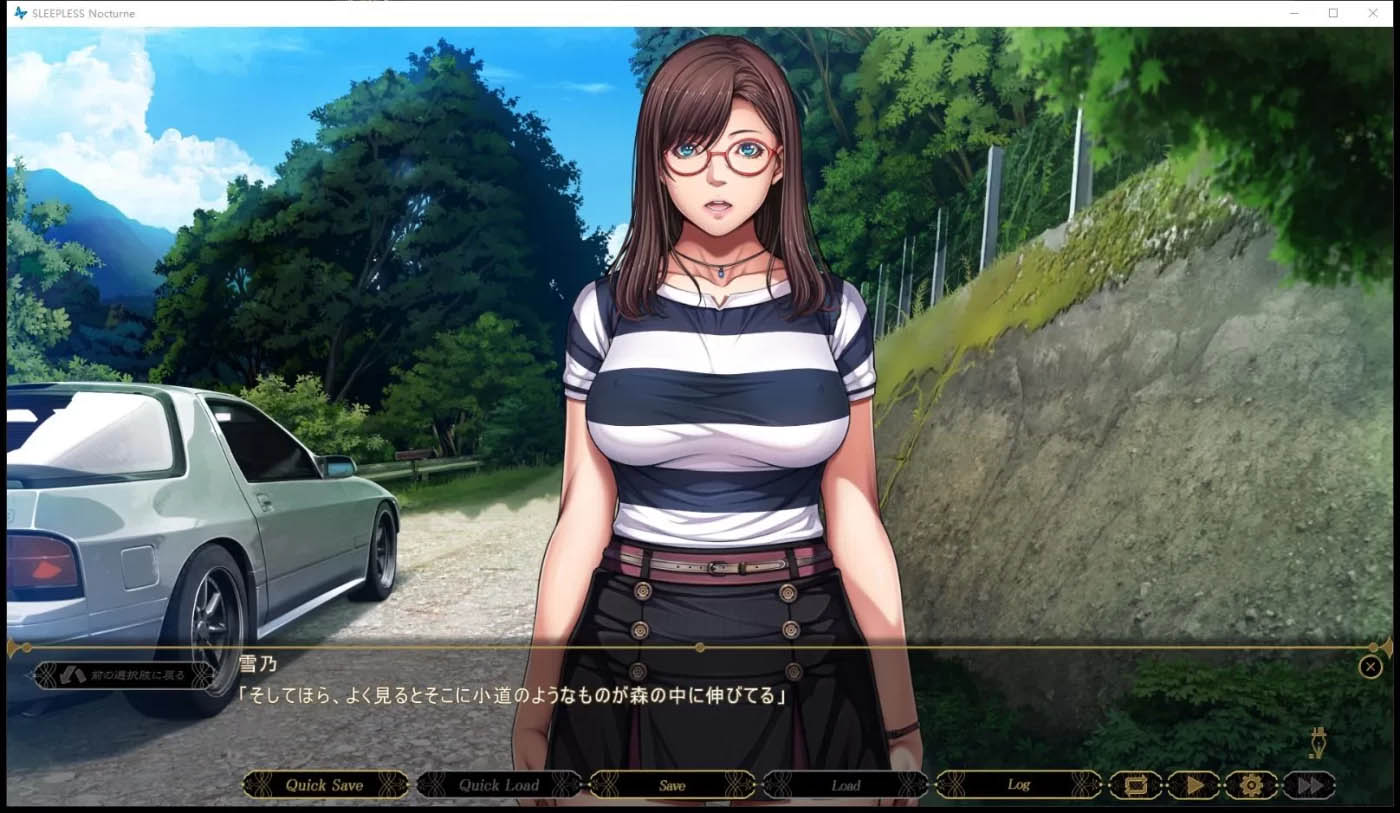
Task: Start auto-play with the play triangle
Action: [x=1193, y=785]
